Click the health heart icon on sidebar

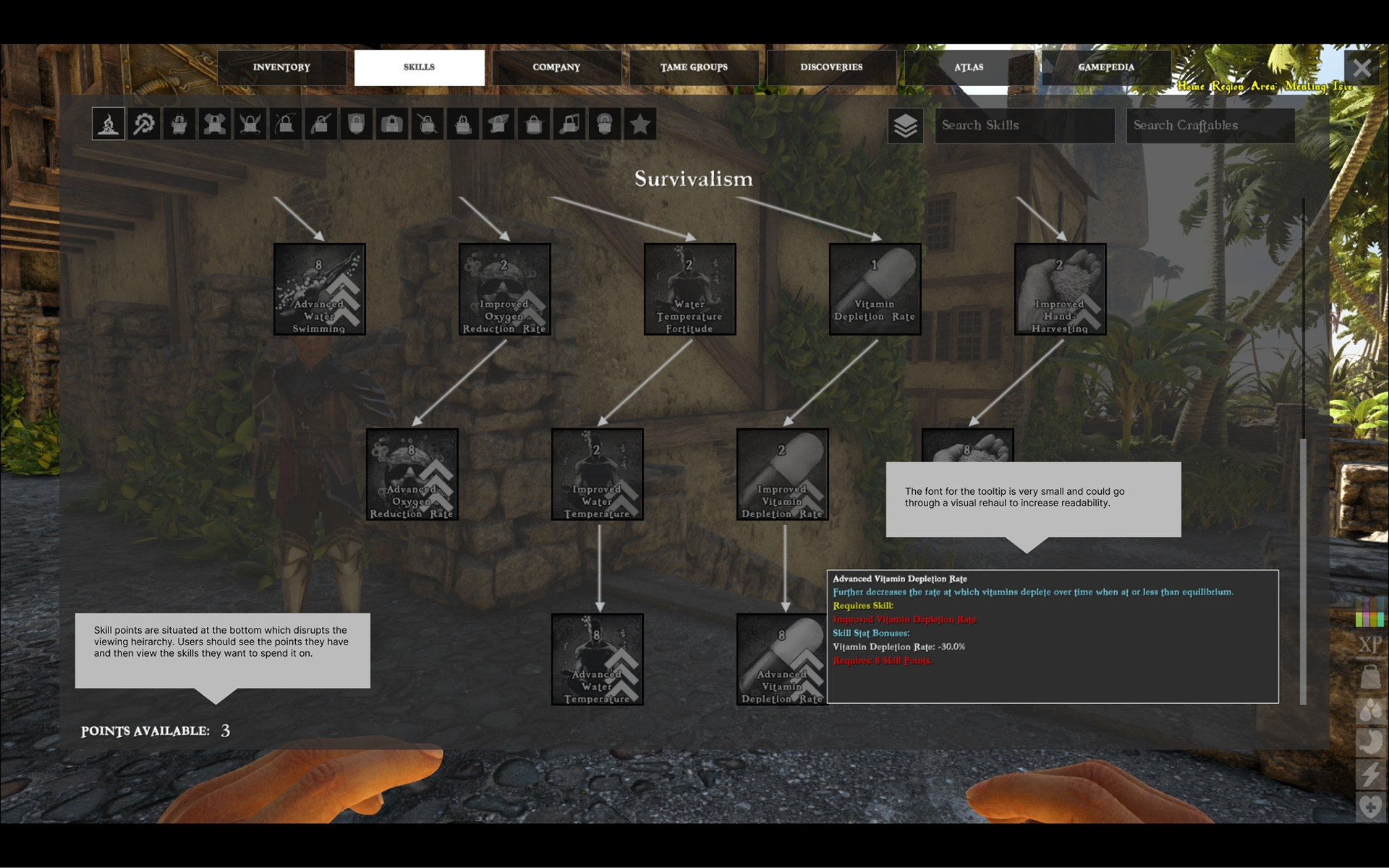click(1369, 803)
